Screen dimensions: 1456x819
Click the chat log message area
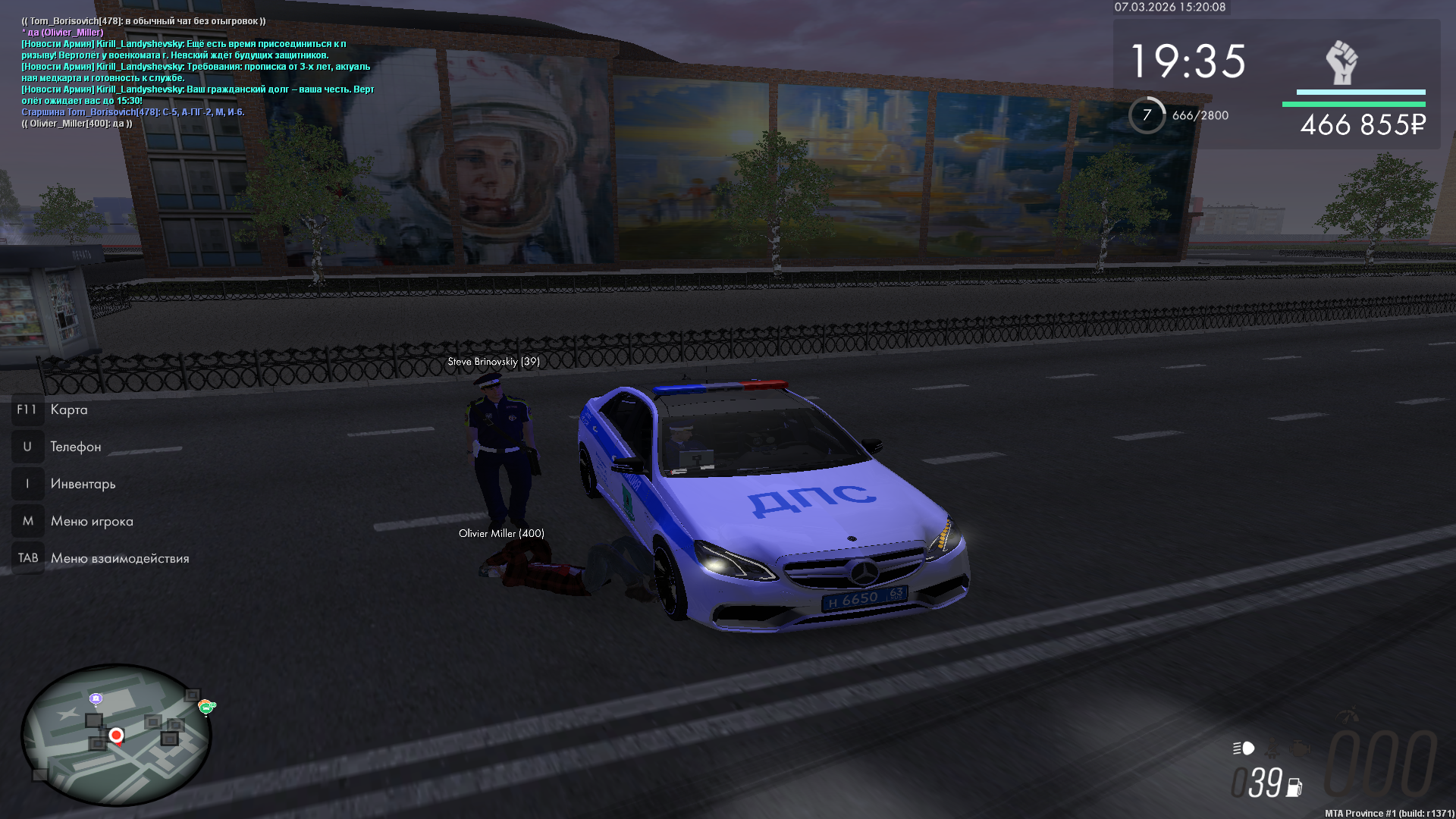tap(197, 72)
